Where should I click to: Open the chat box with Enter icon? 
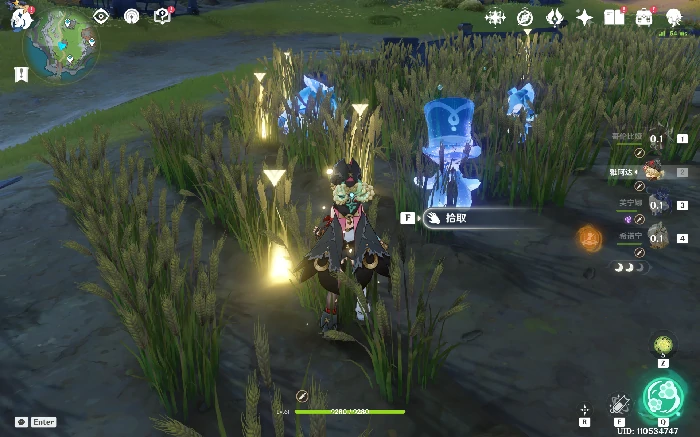coord(35,422)
